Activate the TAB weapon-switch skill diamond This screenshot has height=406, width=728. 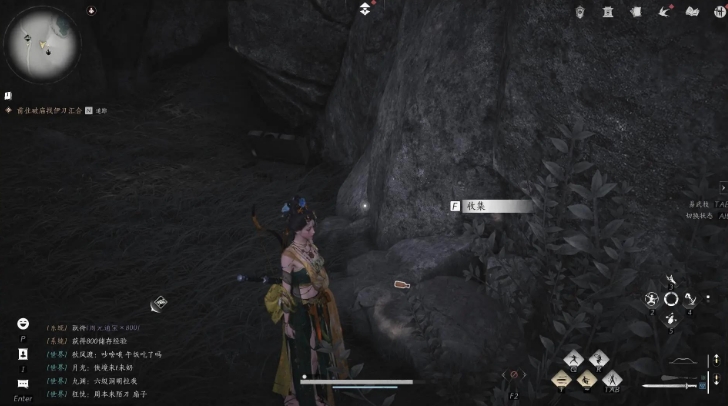coord(611,378)
